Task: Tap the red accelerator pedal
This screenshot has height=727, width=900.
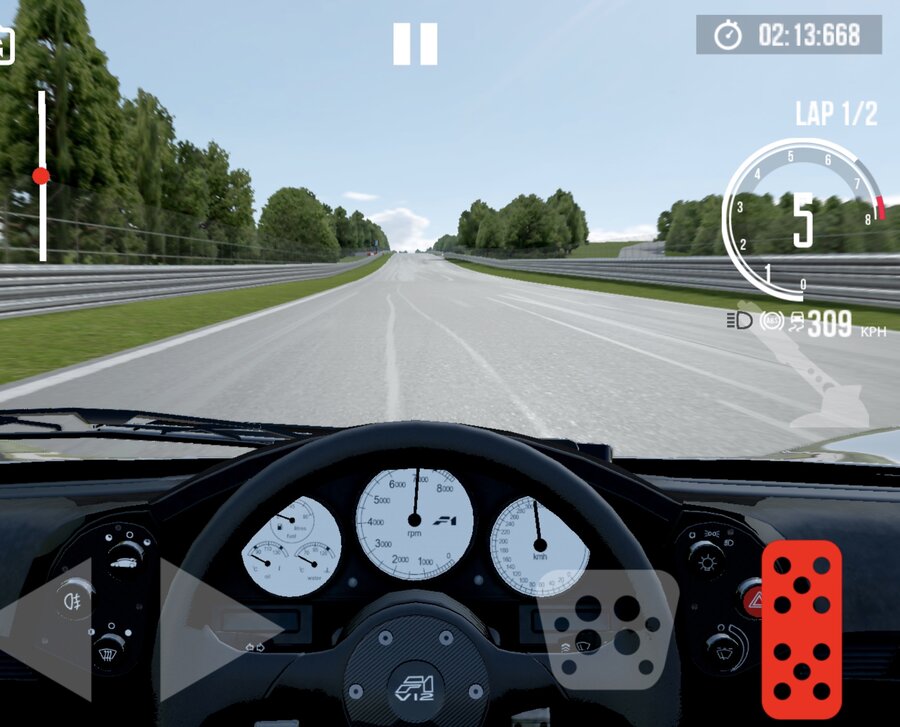Action: point(802,623)
